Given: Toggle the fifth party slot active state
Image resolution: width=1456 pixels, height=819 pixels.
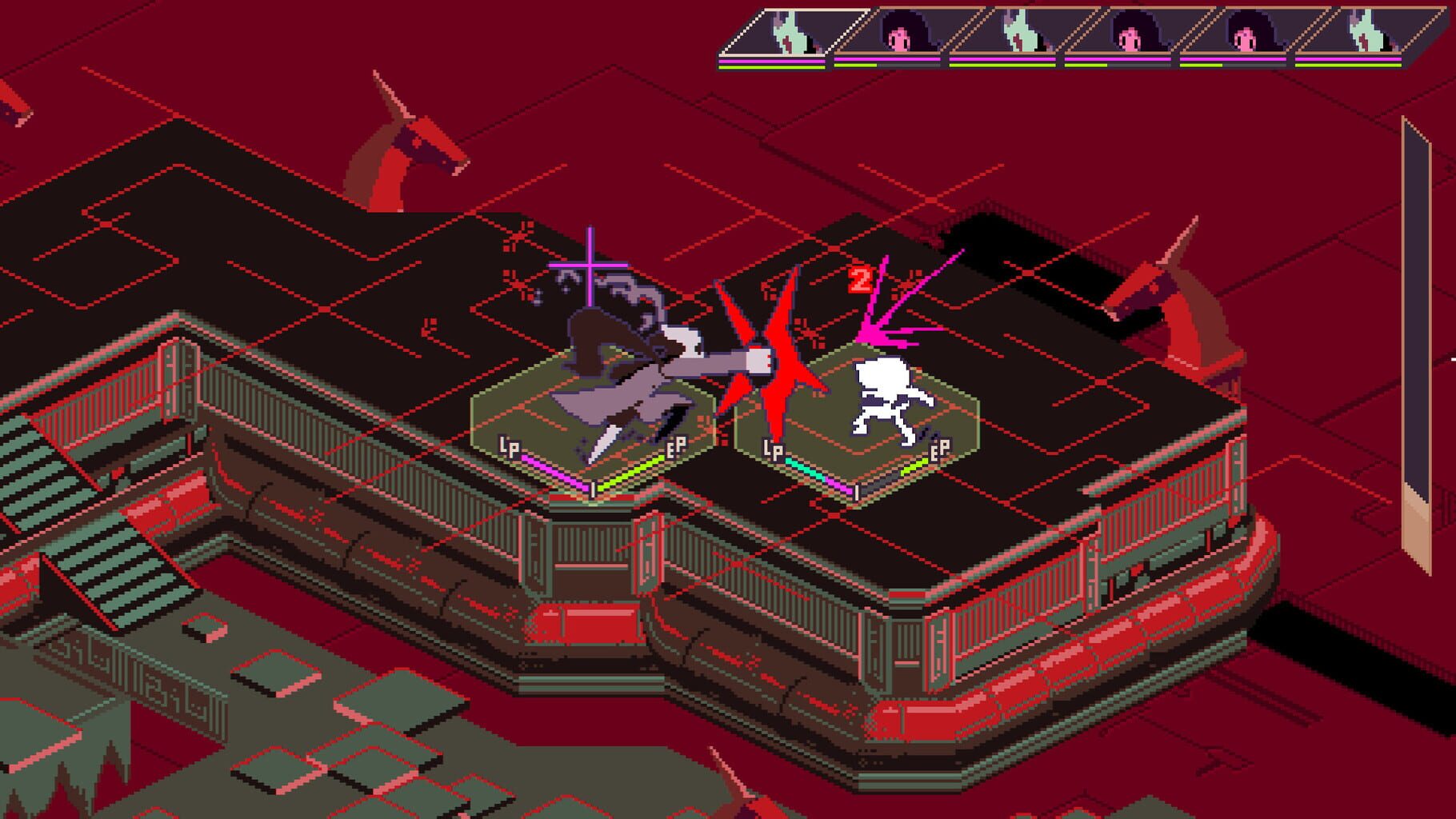Looking at the screenshot, I should click(x=1244, y=36).
